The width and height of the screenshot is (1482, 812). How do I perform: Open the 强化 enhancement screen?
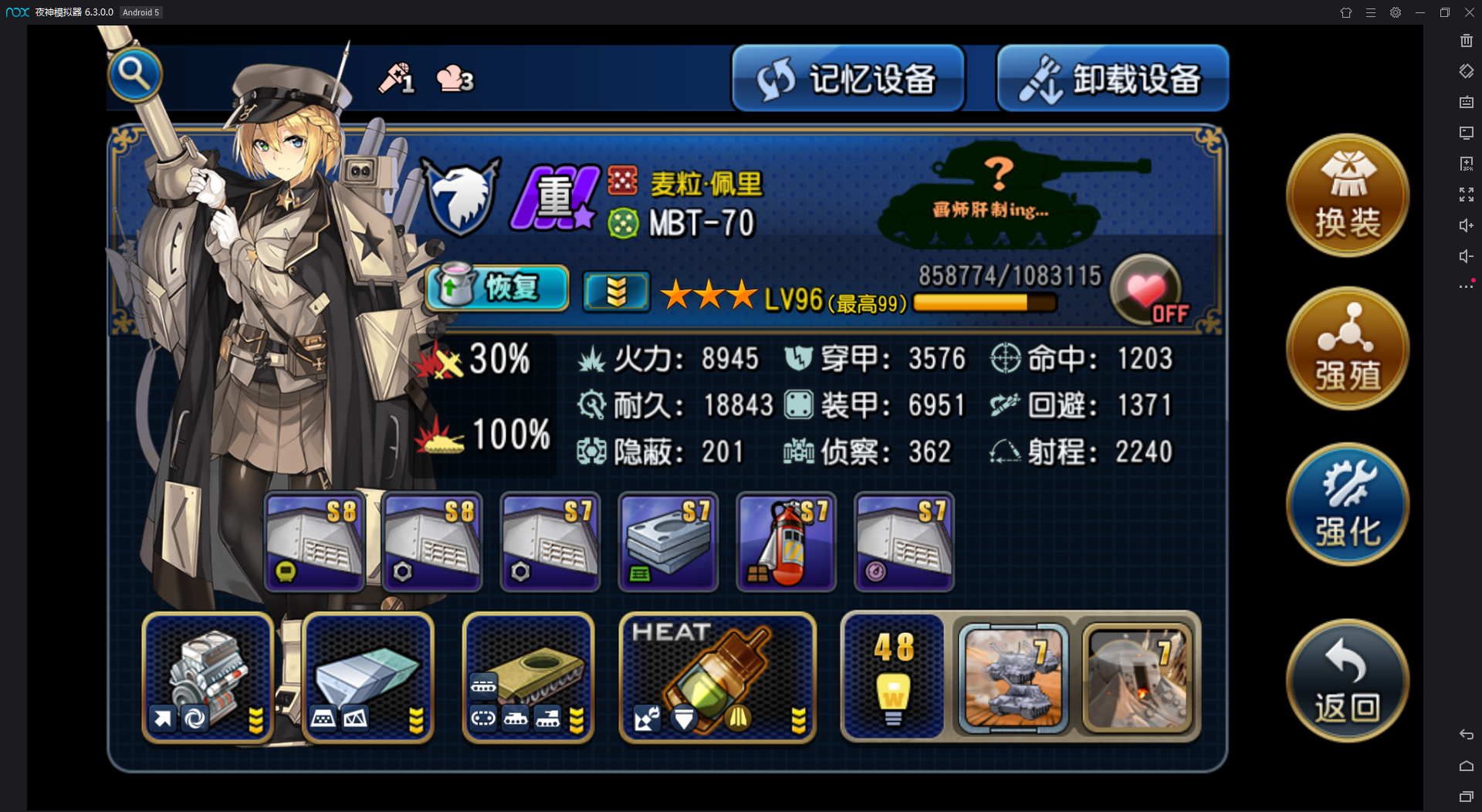(1347, 503)
